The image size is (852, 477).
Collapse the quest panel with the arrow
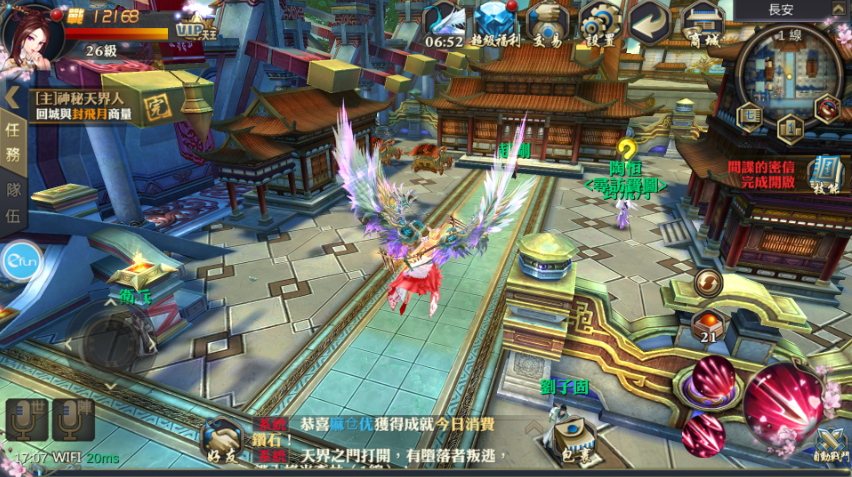13,97
